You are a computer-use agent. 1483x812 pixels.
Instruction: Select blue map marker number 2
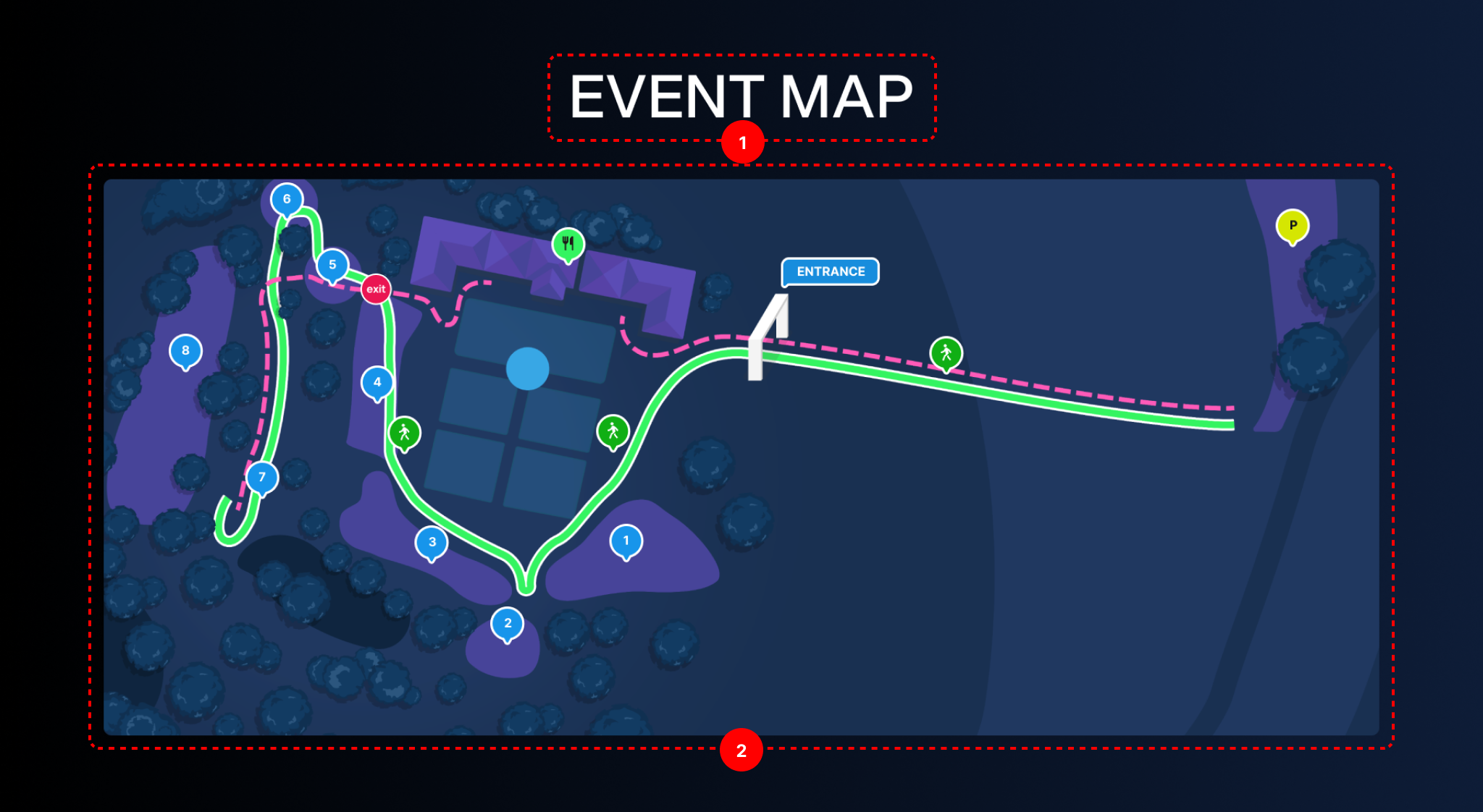point(508,623)
